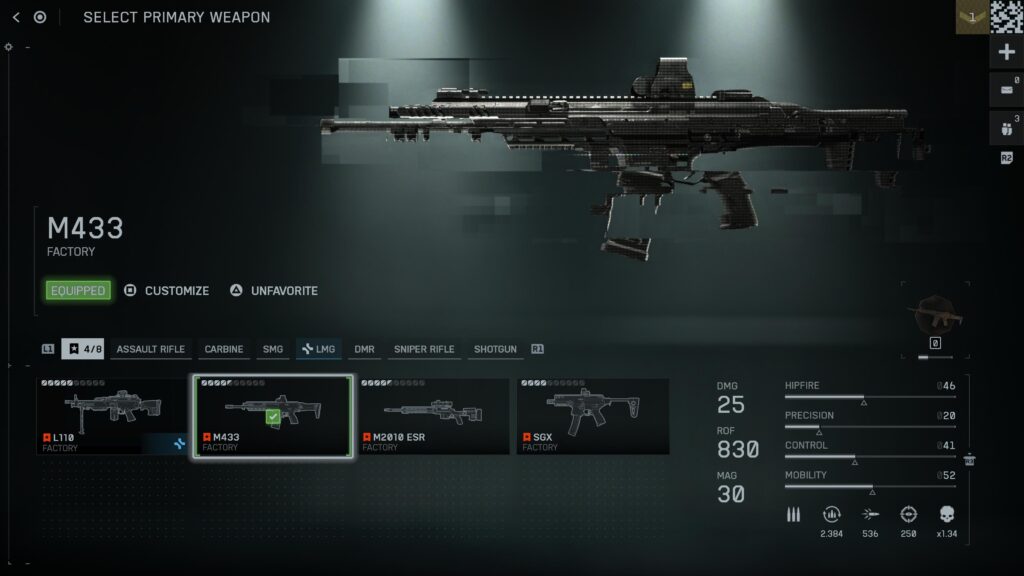This screenshot has height=576, width=1024.
Task: Open the mail envelope icon
Action: (x=1006, y=91)
